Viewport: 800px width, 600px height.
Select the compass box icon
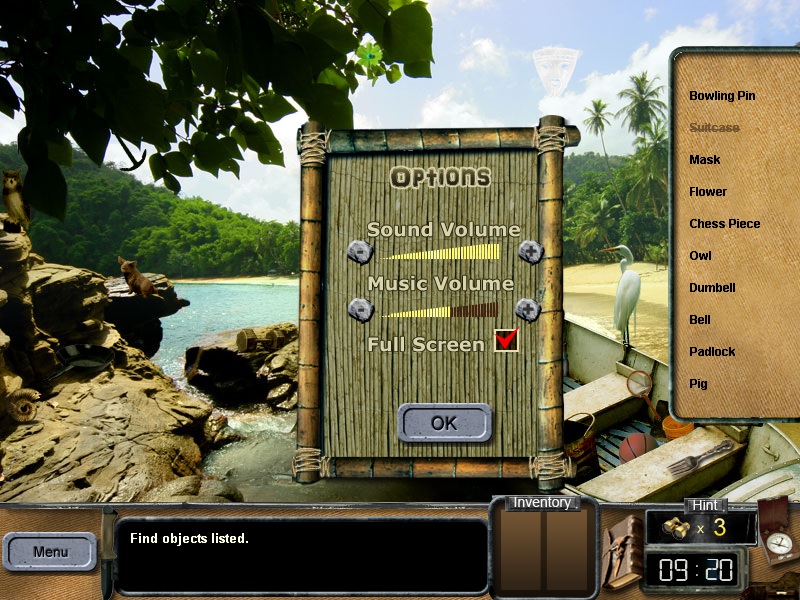click(x=774, y=528)
